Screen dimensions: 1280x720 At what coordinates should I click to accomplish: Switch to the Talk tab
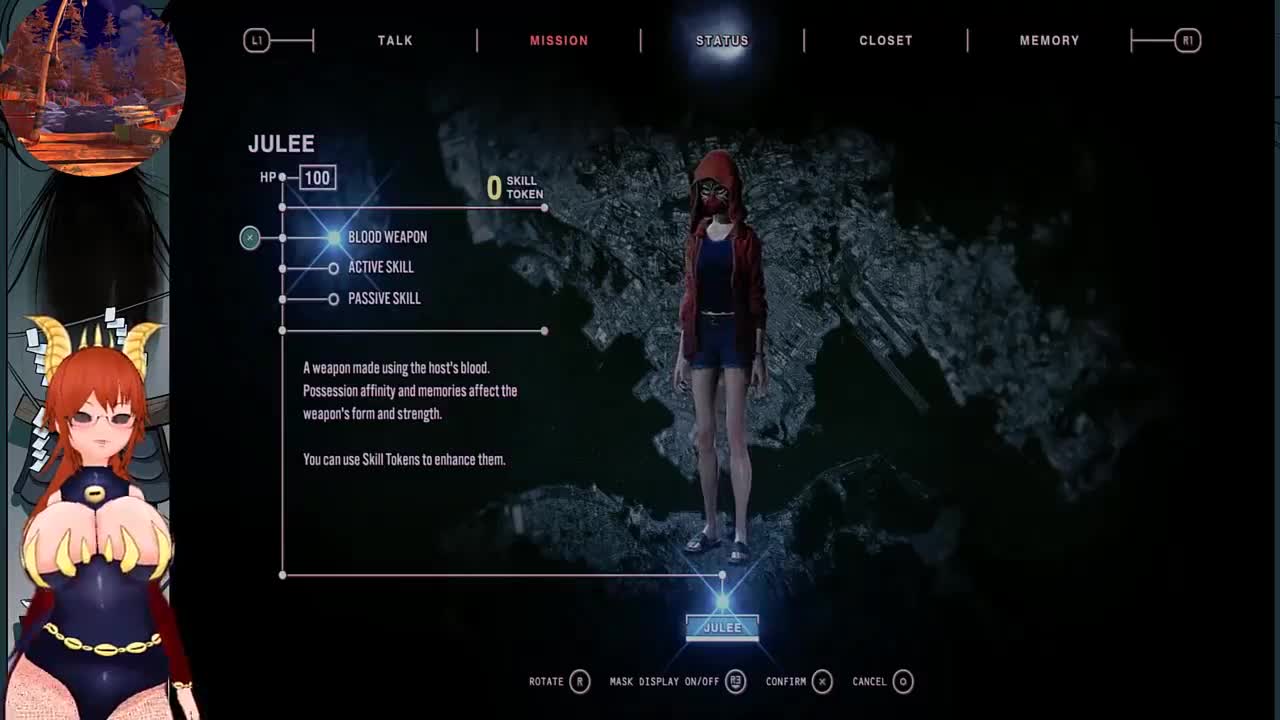[395, 40]
